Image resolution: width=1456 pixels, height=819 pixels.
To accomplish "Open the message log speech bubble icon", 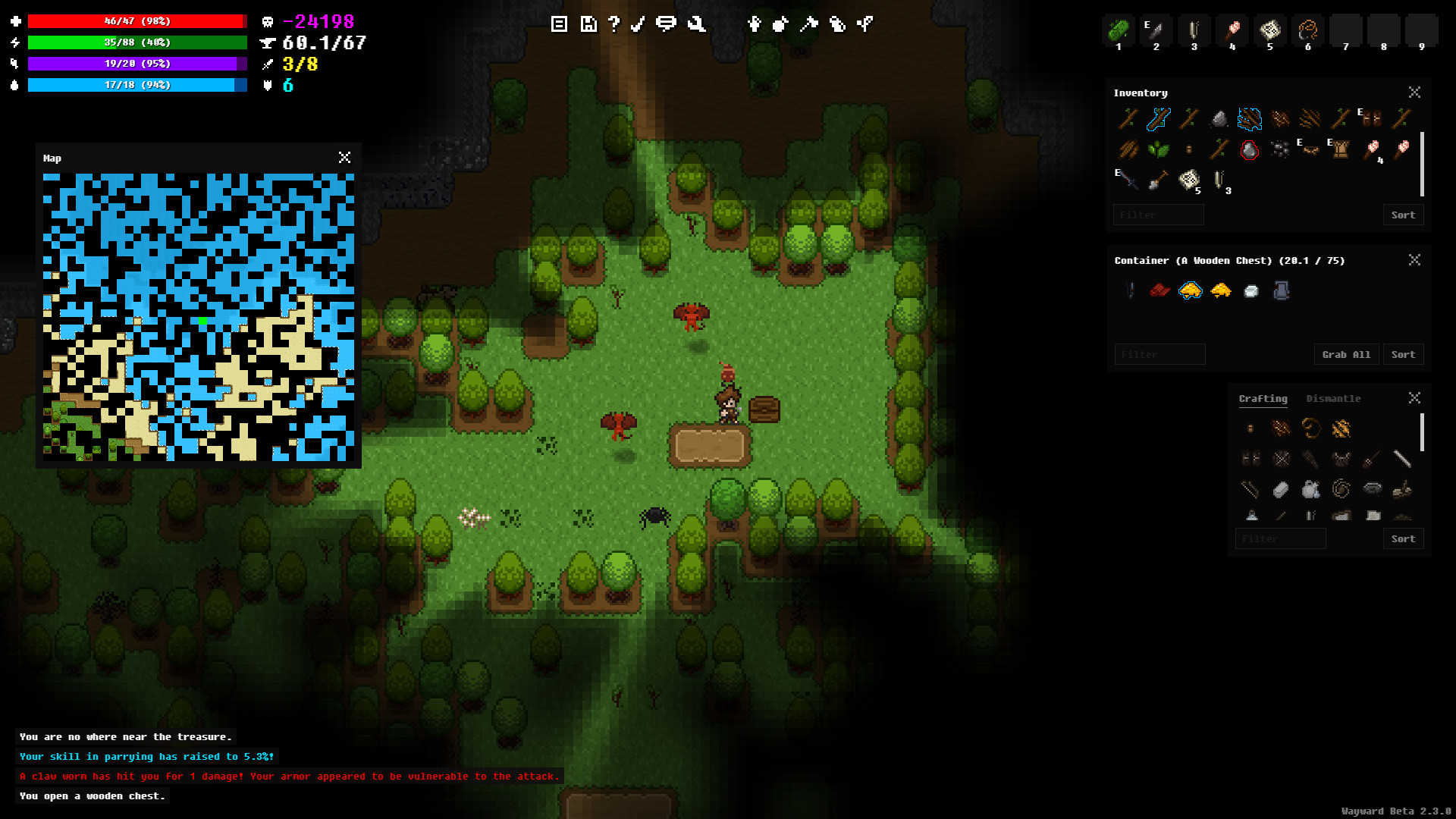I will pos(667,24).
